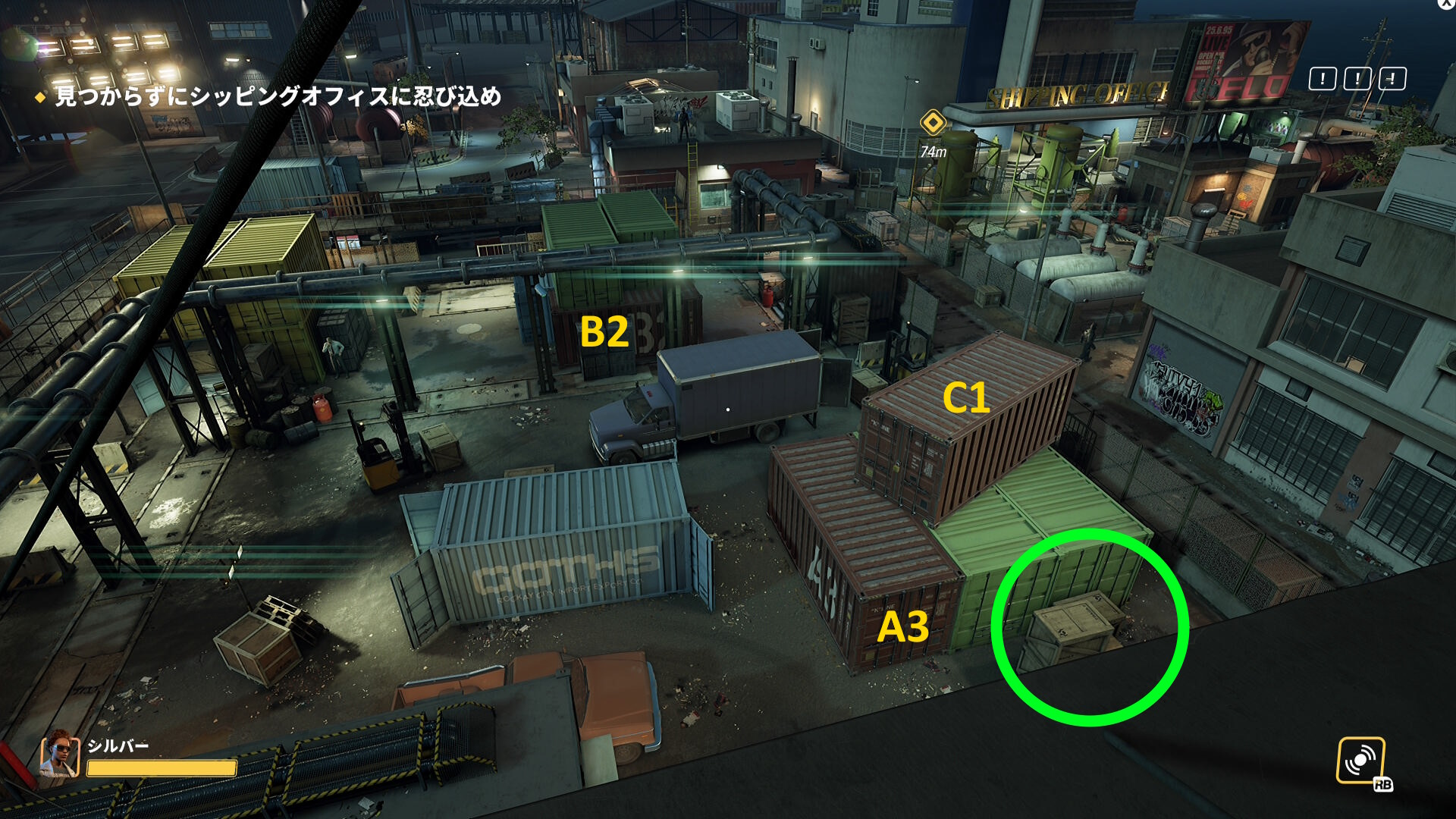Click the shipping office objective text
The width and height of the screenshot is (1456, 819).
(278, 96)
